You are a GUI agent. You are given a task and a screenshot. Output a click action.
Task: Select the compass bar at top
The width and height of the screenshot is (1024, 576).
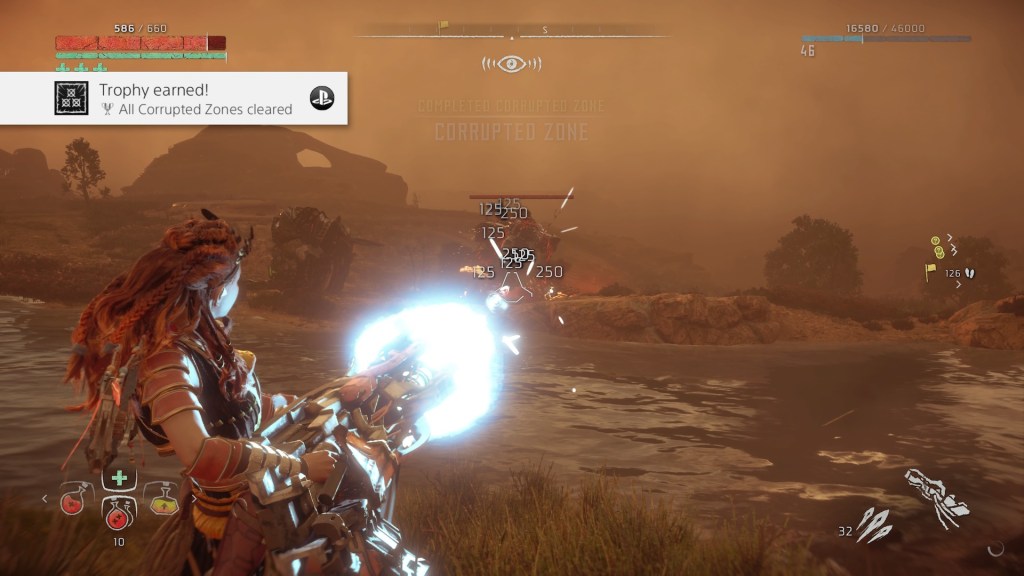click(x=511, y=31)
